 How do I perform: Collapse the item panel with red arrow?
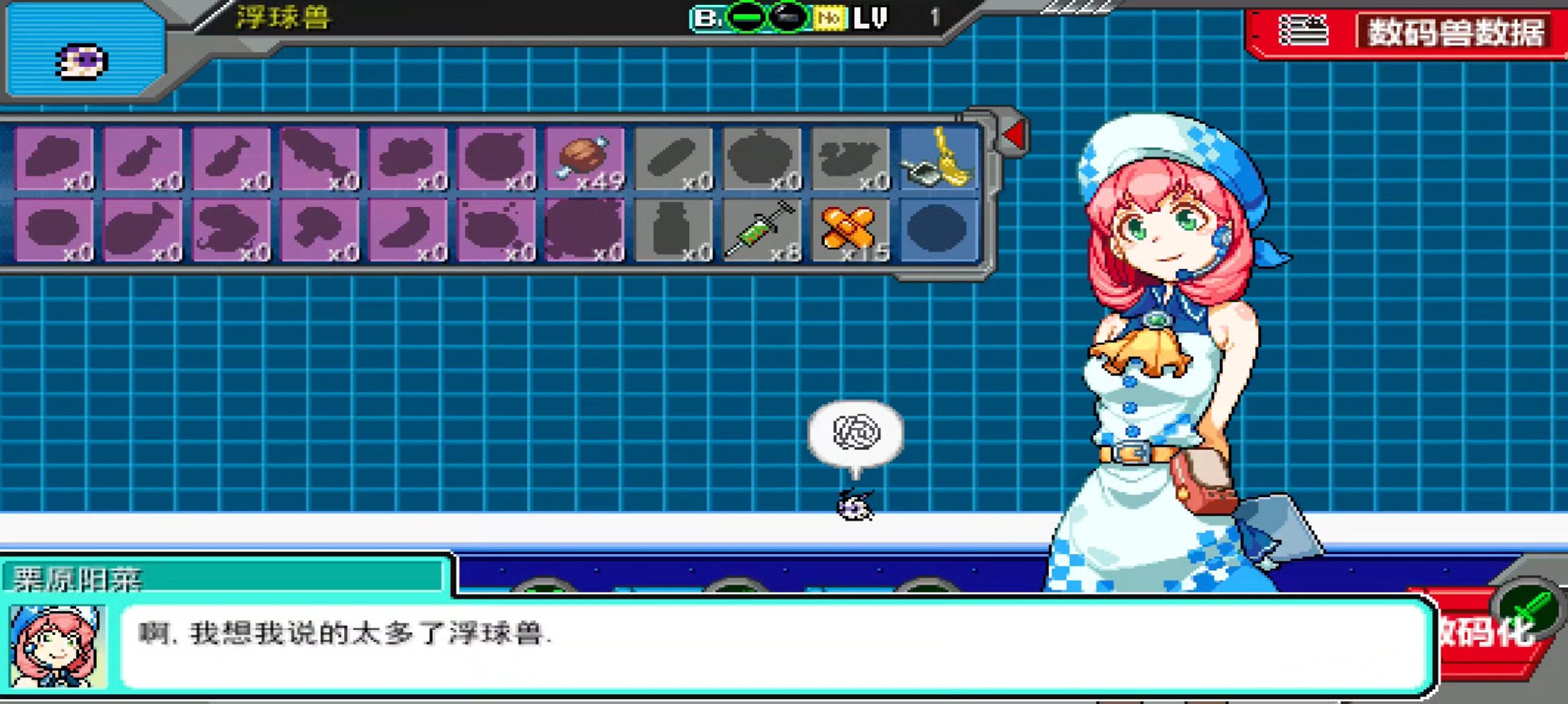click(1014, 134)
